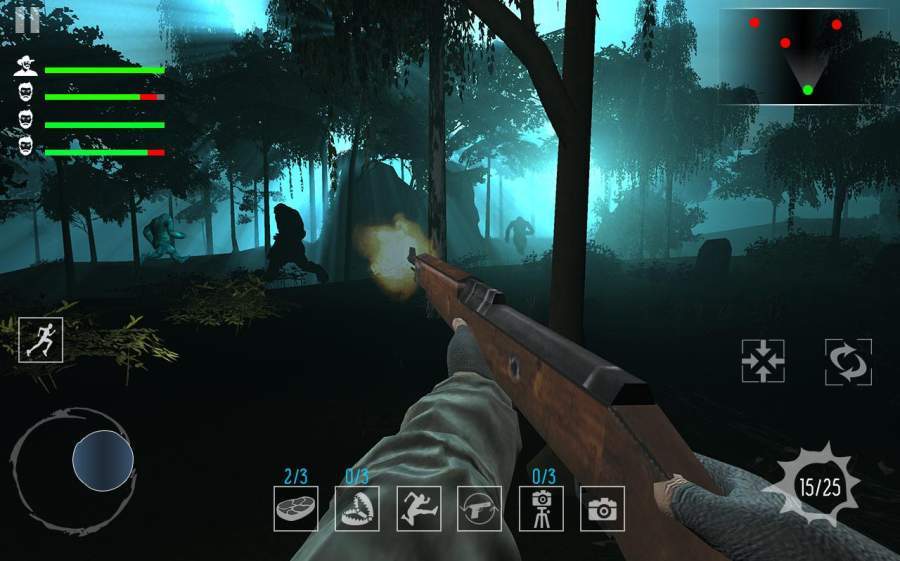Tap the aim crosshair arrows button

(x=763, y=361)
